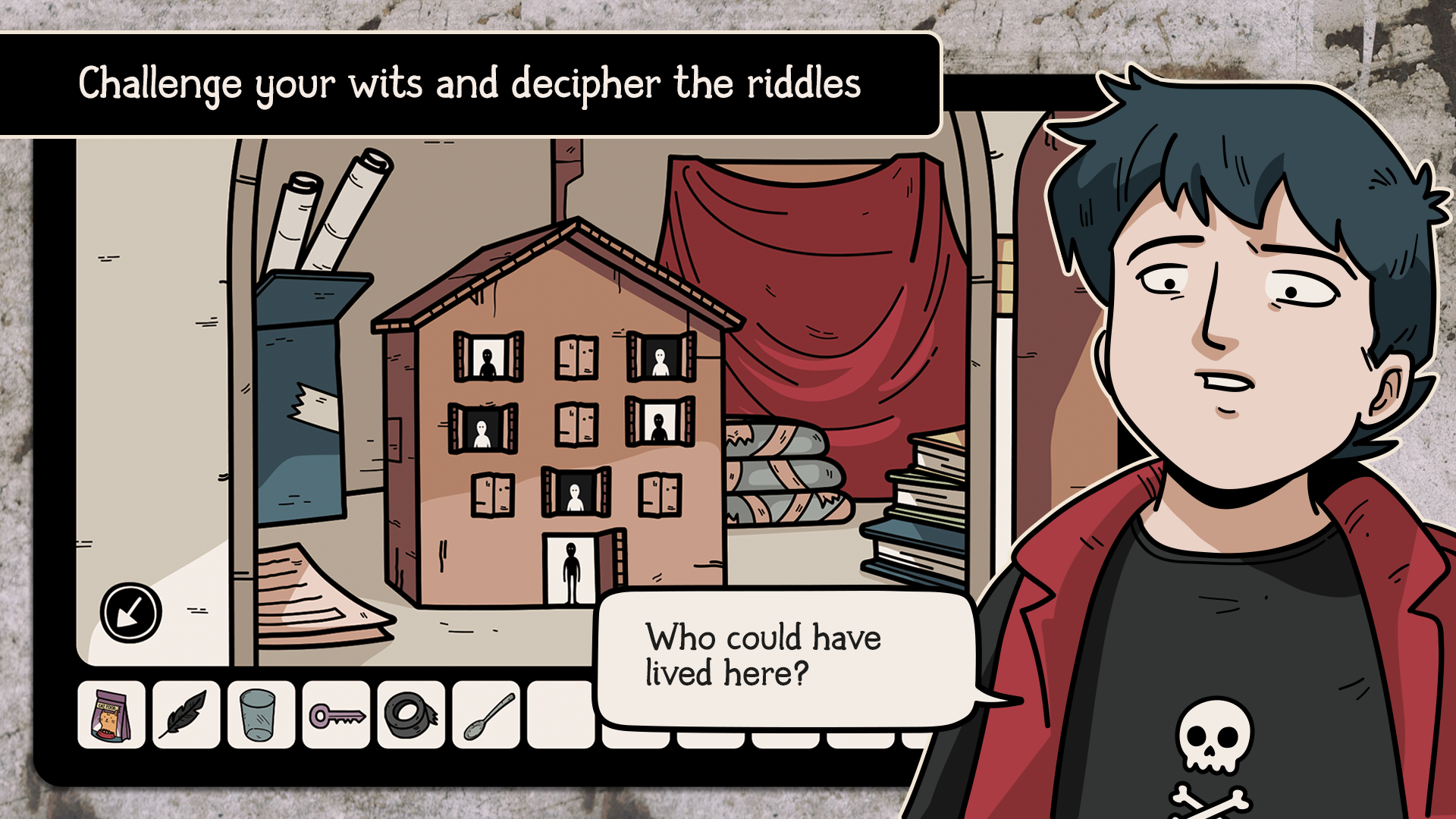1456x819 pixels.
Task: Select the empty glass in the inventory
Action: [259, 715]
